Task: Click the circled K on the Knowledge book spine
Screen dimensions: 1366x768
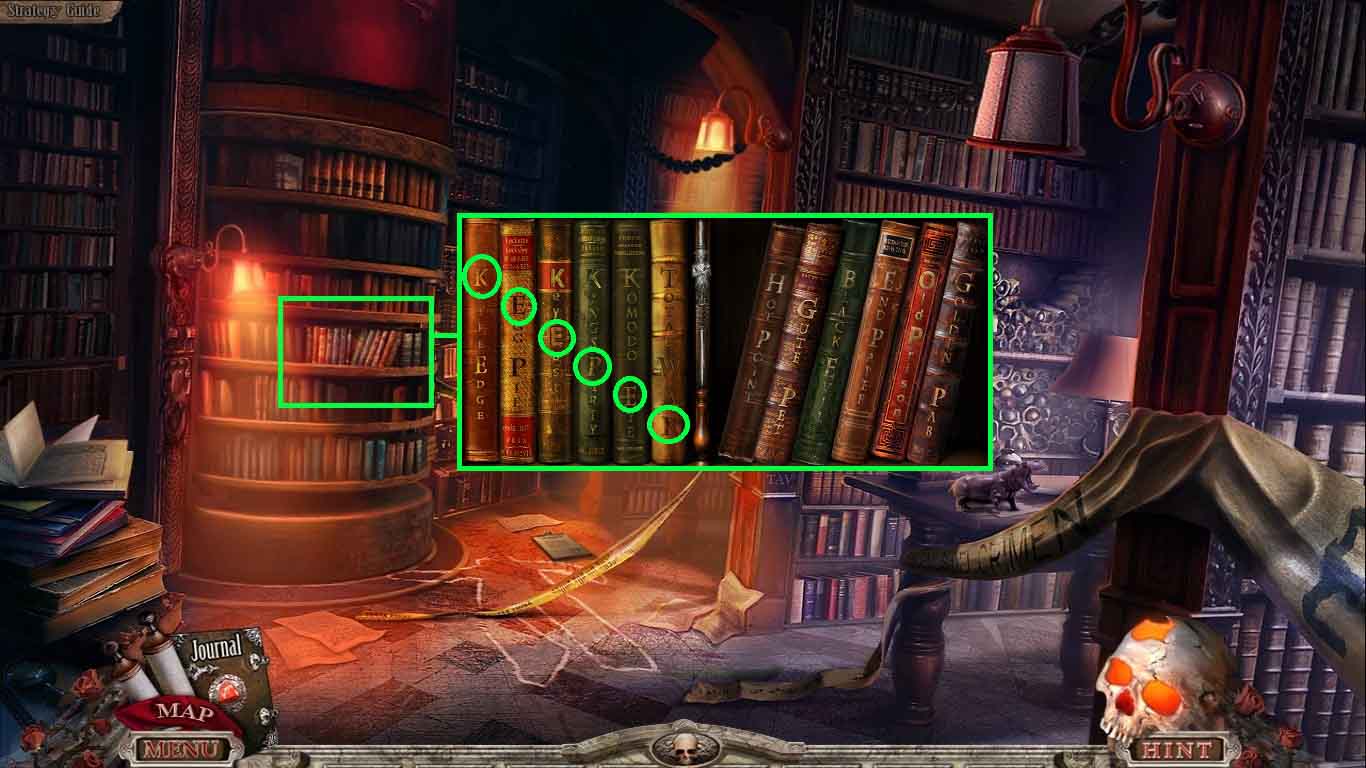Action: 480,276
